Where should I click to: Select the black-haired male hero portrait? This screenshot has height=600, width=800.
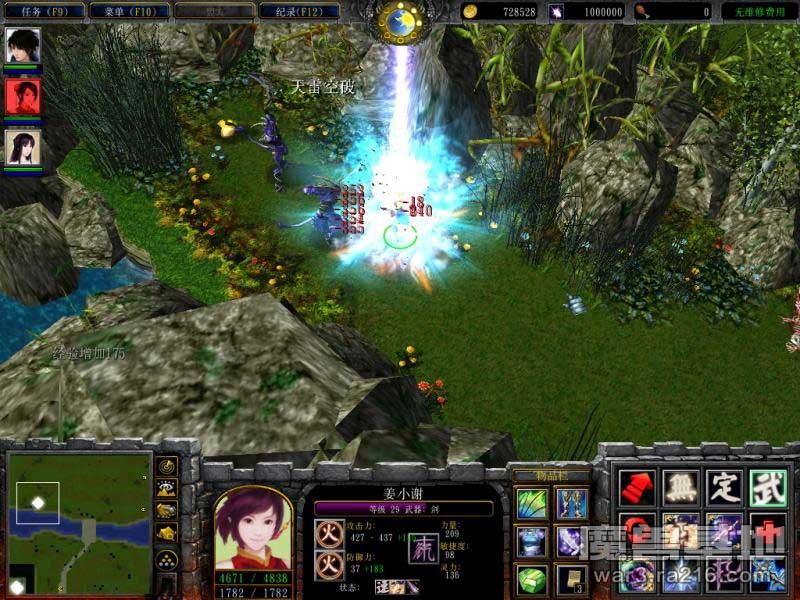(x=21, y=45)
